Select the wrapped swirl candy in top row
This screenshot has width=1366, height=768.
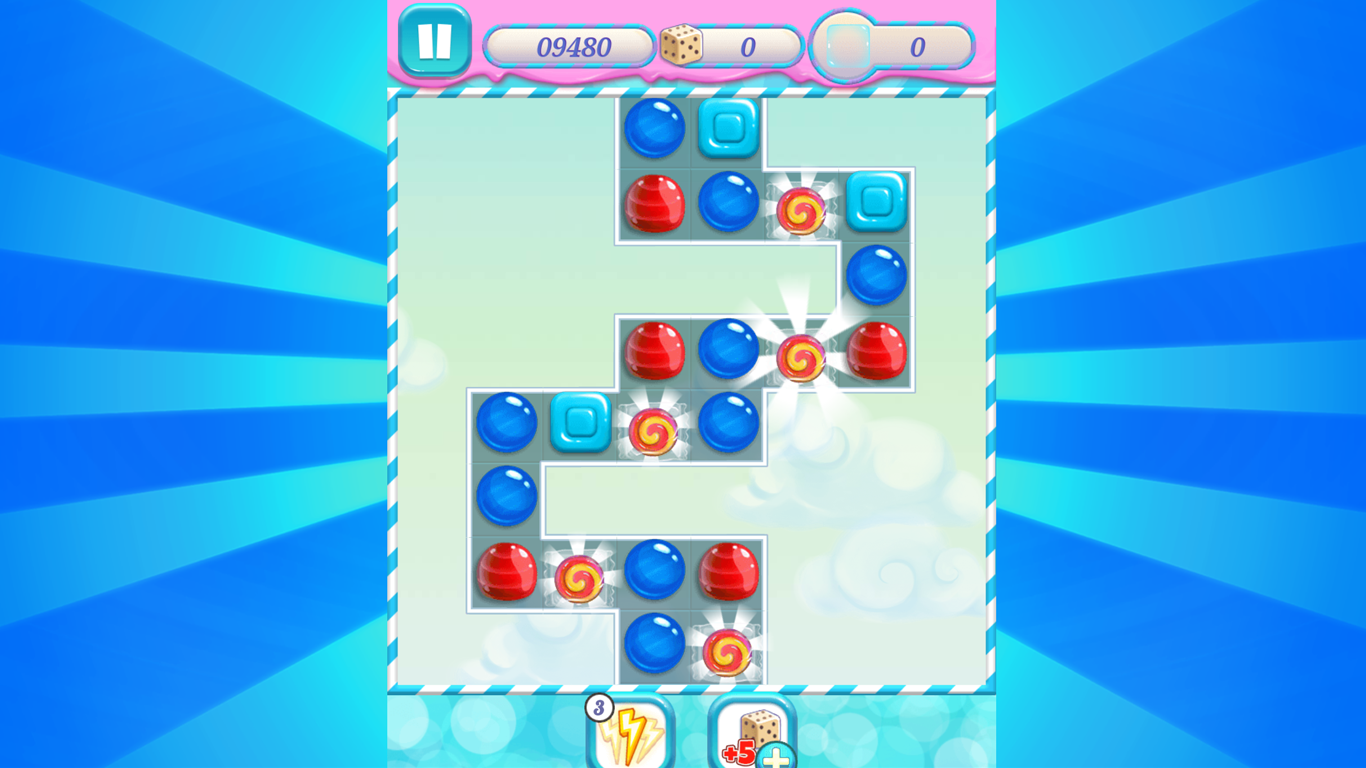click(x=801, y=207)
